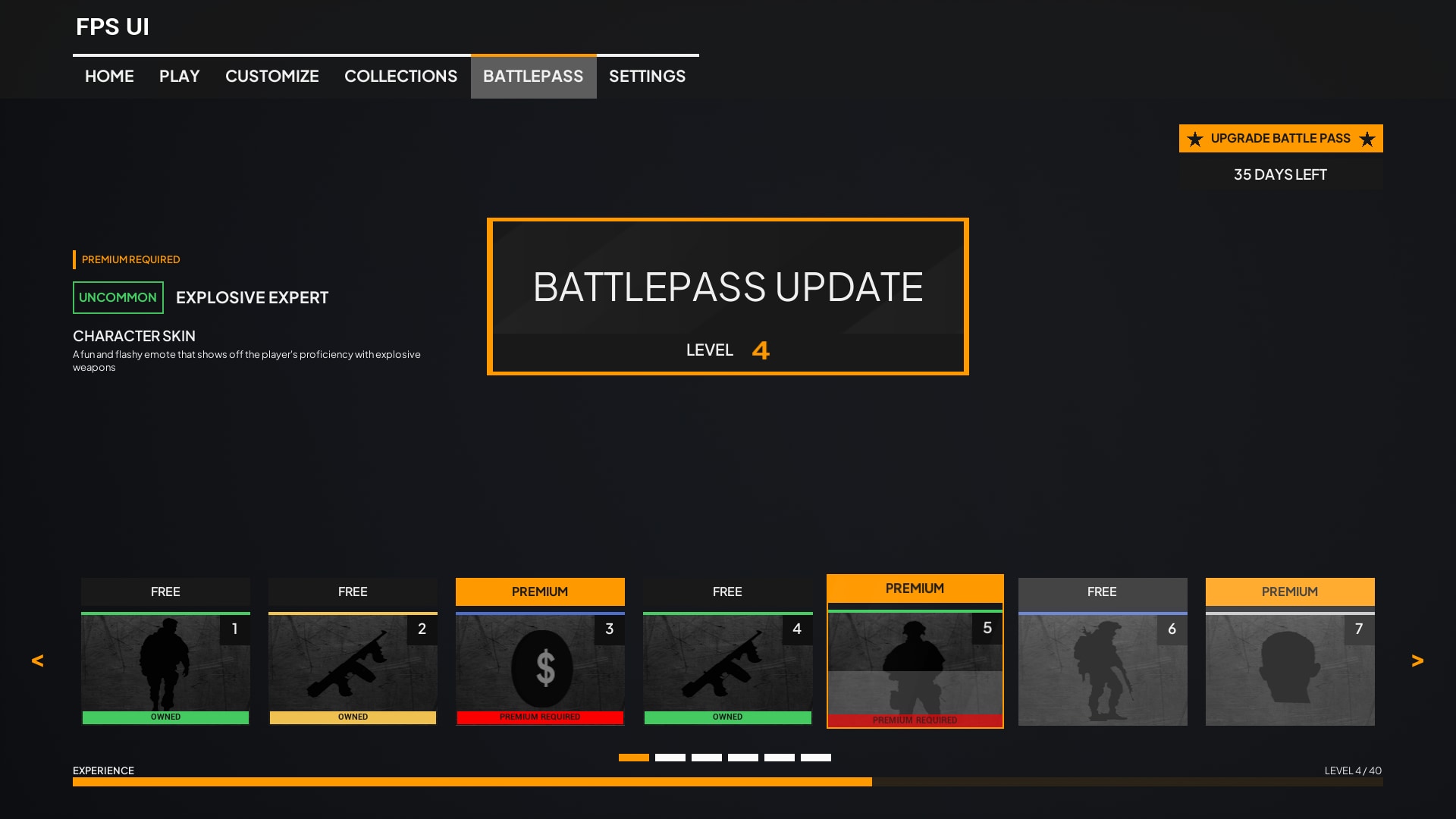Select the first page indicator dot
Image resolution: width=1456 pixels, height=819 pixels.
tap(633, 757)
